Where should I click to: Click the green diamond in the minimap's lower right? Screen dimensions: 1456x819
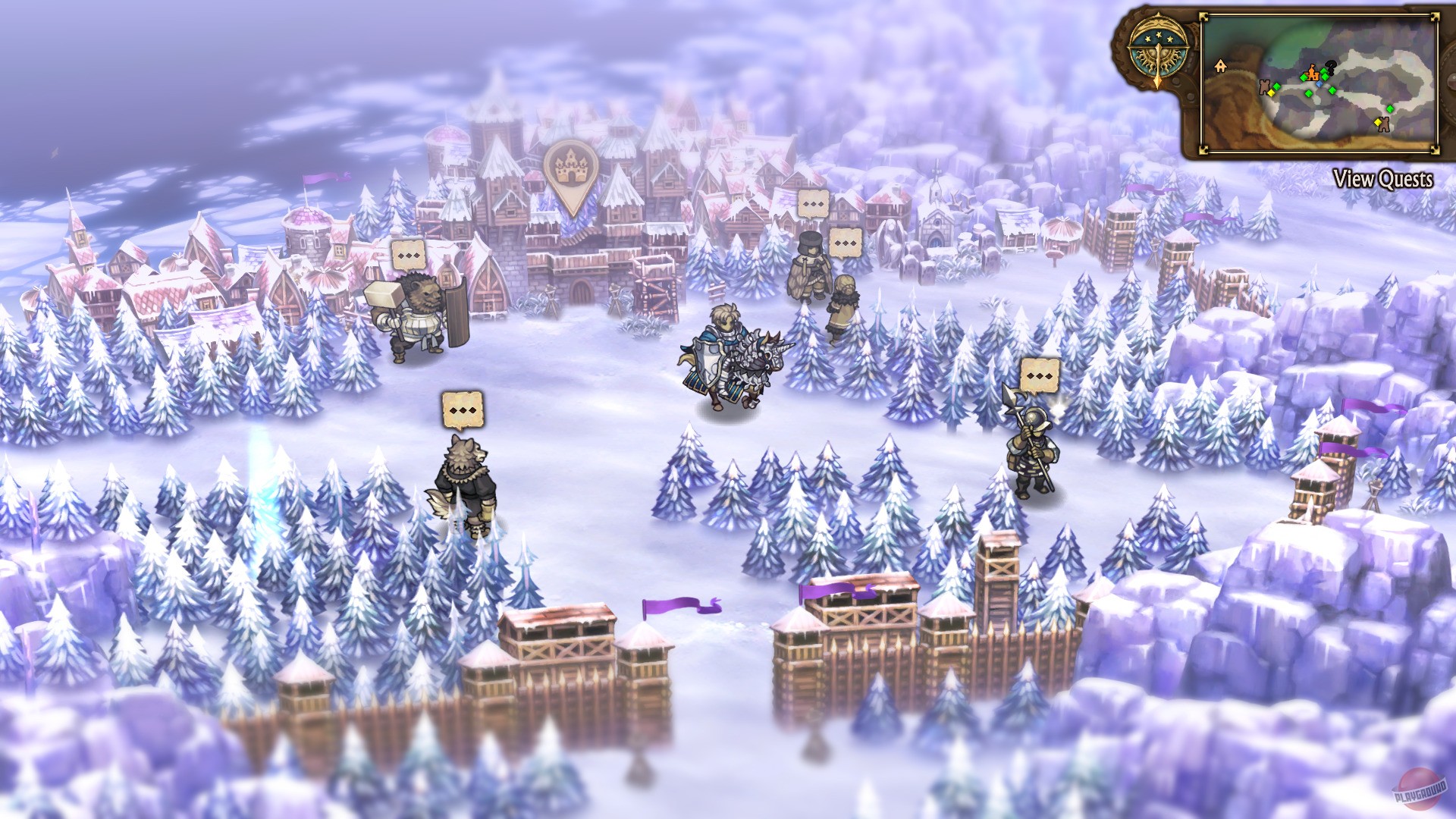tap(1390, 108)
